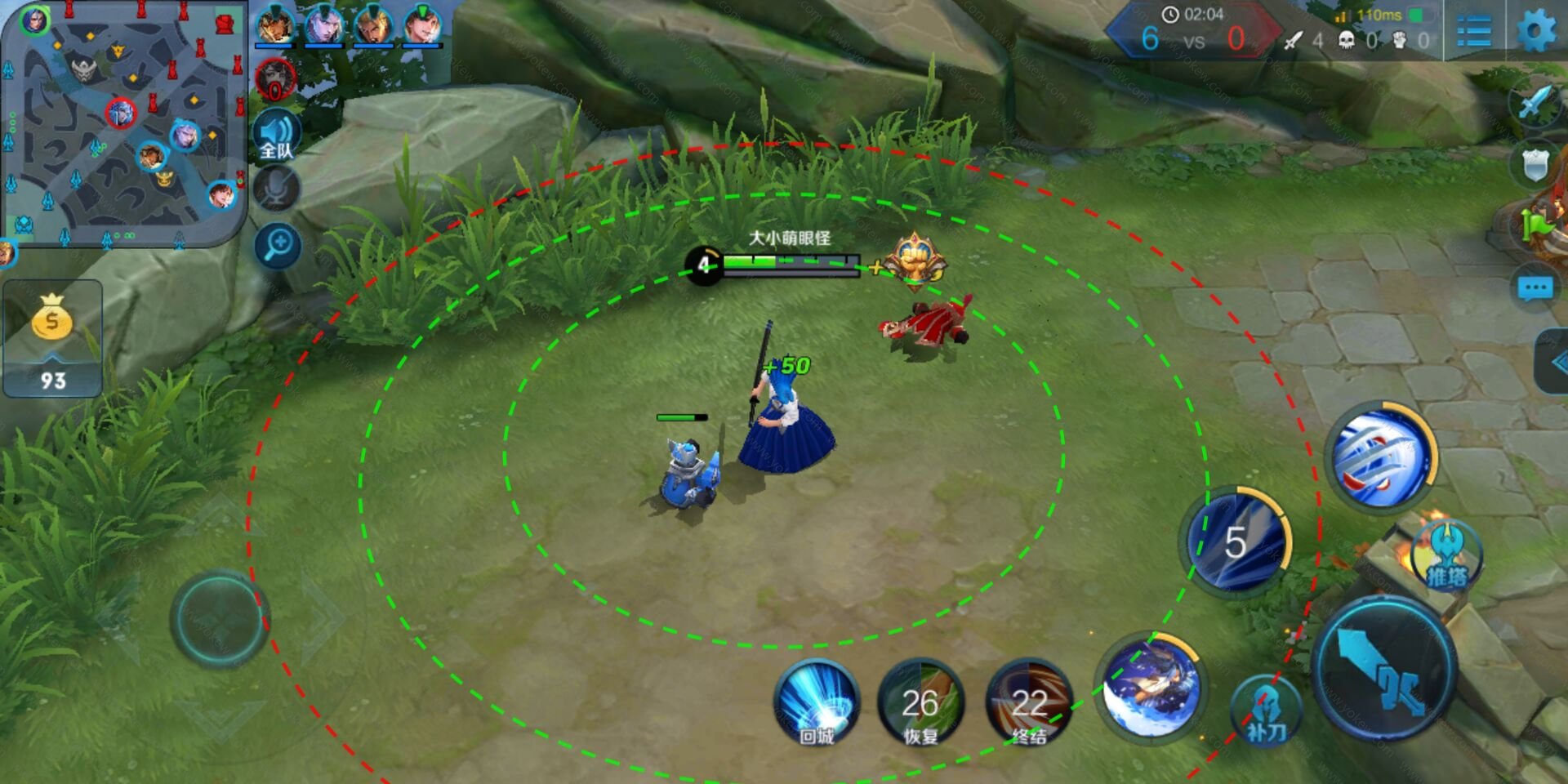
Task: Select the shield defend signal icon
Action: tap(1535, 165)
